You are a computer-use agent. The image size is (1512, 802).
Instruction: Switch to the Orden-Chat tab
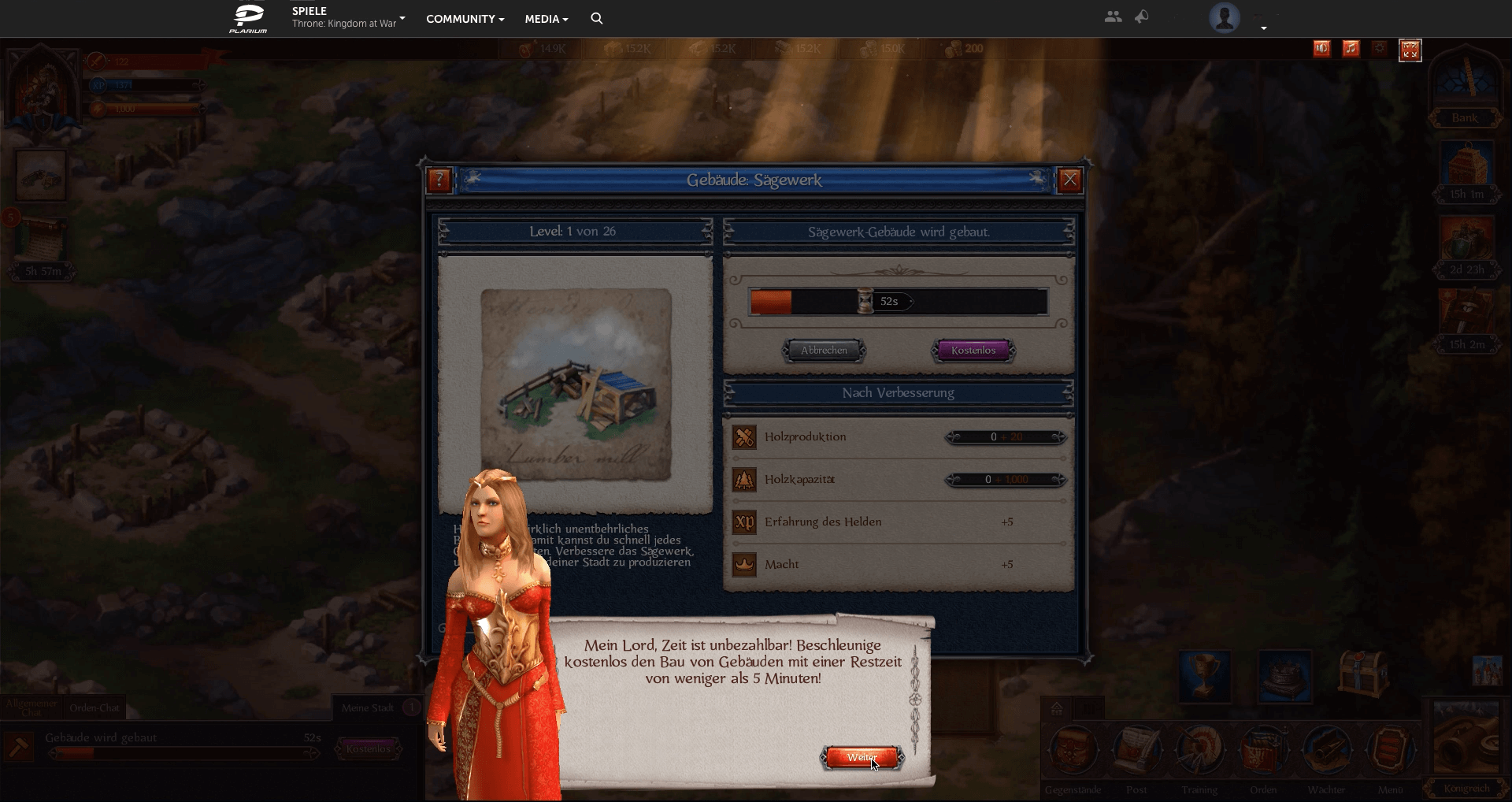(x=94, y=707)
